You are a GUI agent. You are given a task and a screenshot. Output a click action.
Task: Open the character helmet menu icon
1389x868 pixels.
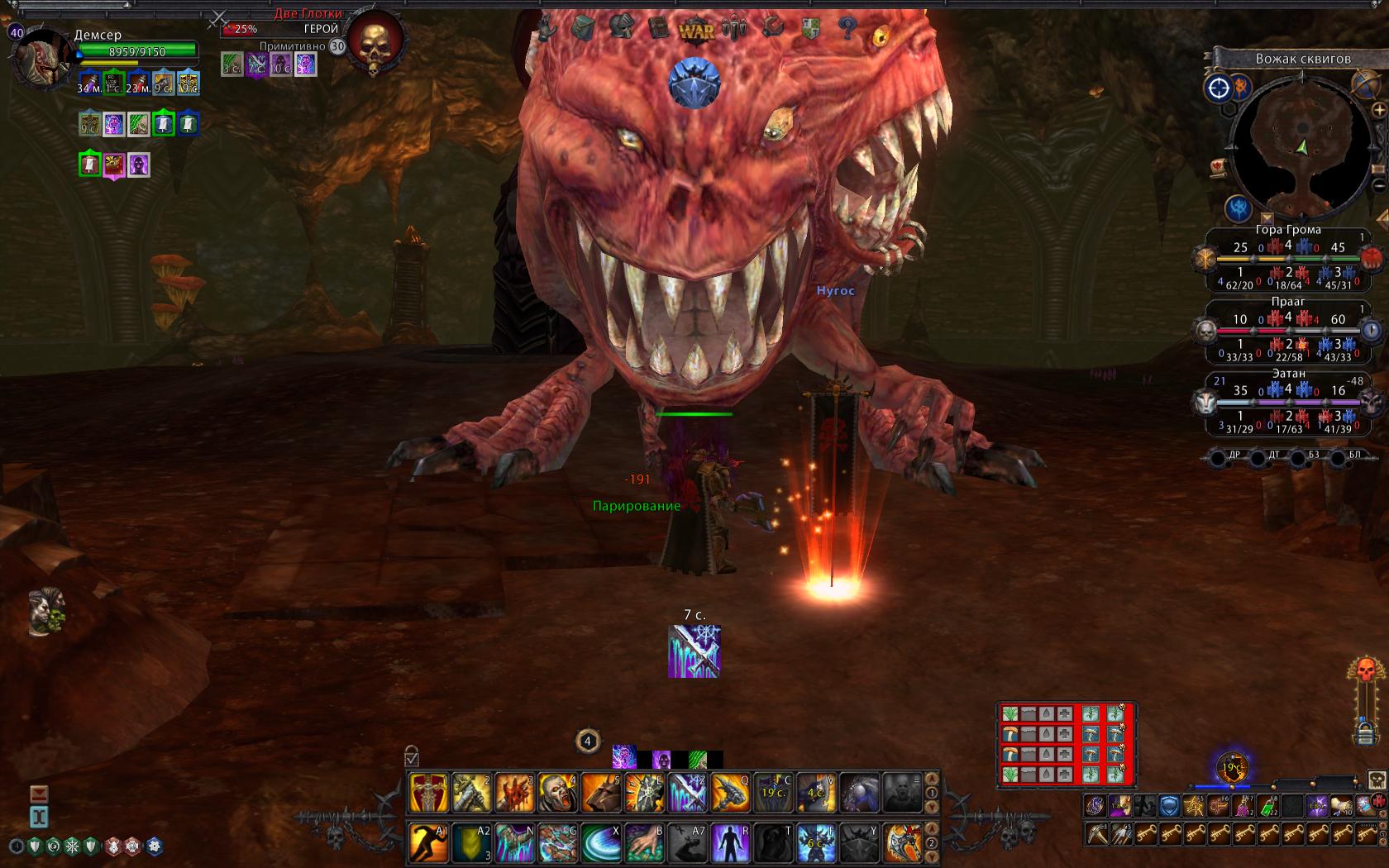pyautogui.click(x=619, y=29)
